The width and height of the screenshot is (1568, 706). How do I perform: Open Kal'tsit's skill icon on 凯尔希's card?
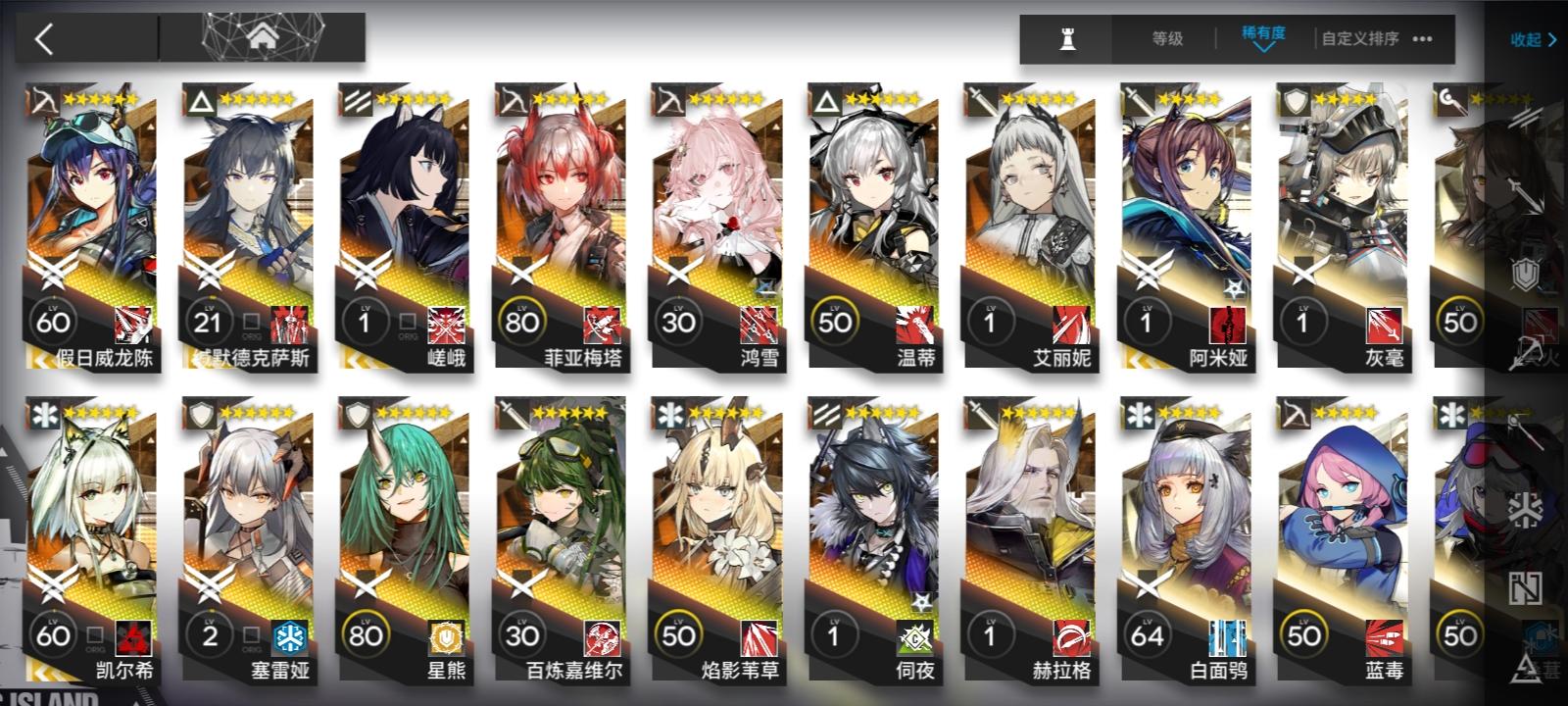click(x=134, y=639)
